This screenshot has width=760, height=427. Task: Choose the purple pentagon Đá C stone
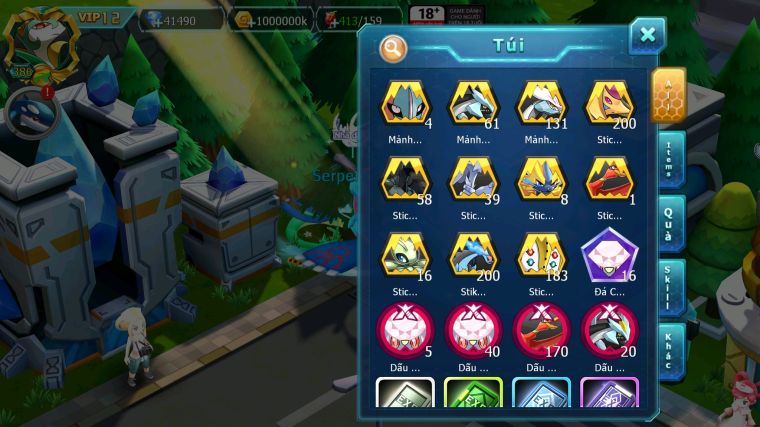[609, 254]
